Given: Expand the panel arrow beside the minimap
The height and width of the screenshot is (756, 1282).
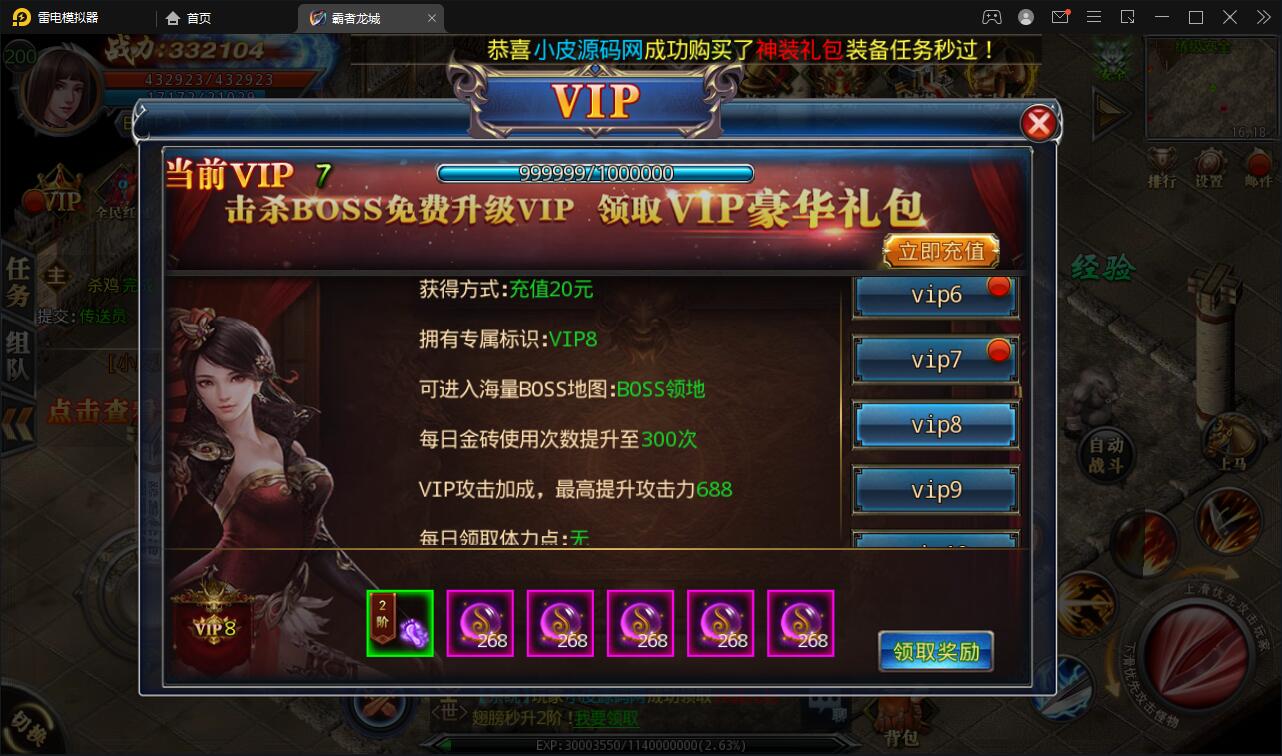Looking at the screenshot, I should (x=1110, y=112).
